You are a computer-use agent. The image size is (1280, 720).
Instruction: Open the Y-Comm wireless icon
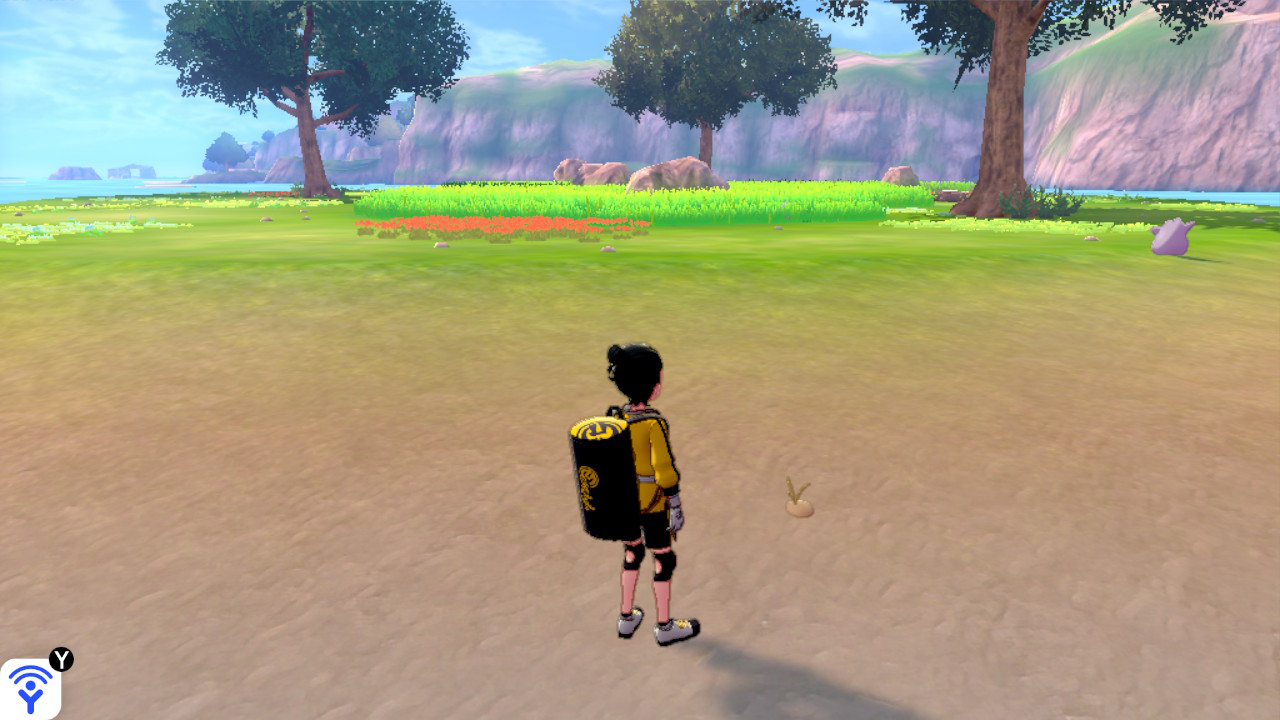(30, 688)
